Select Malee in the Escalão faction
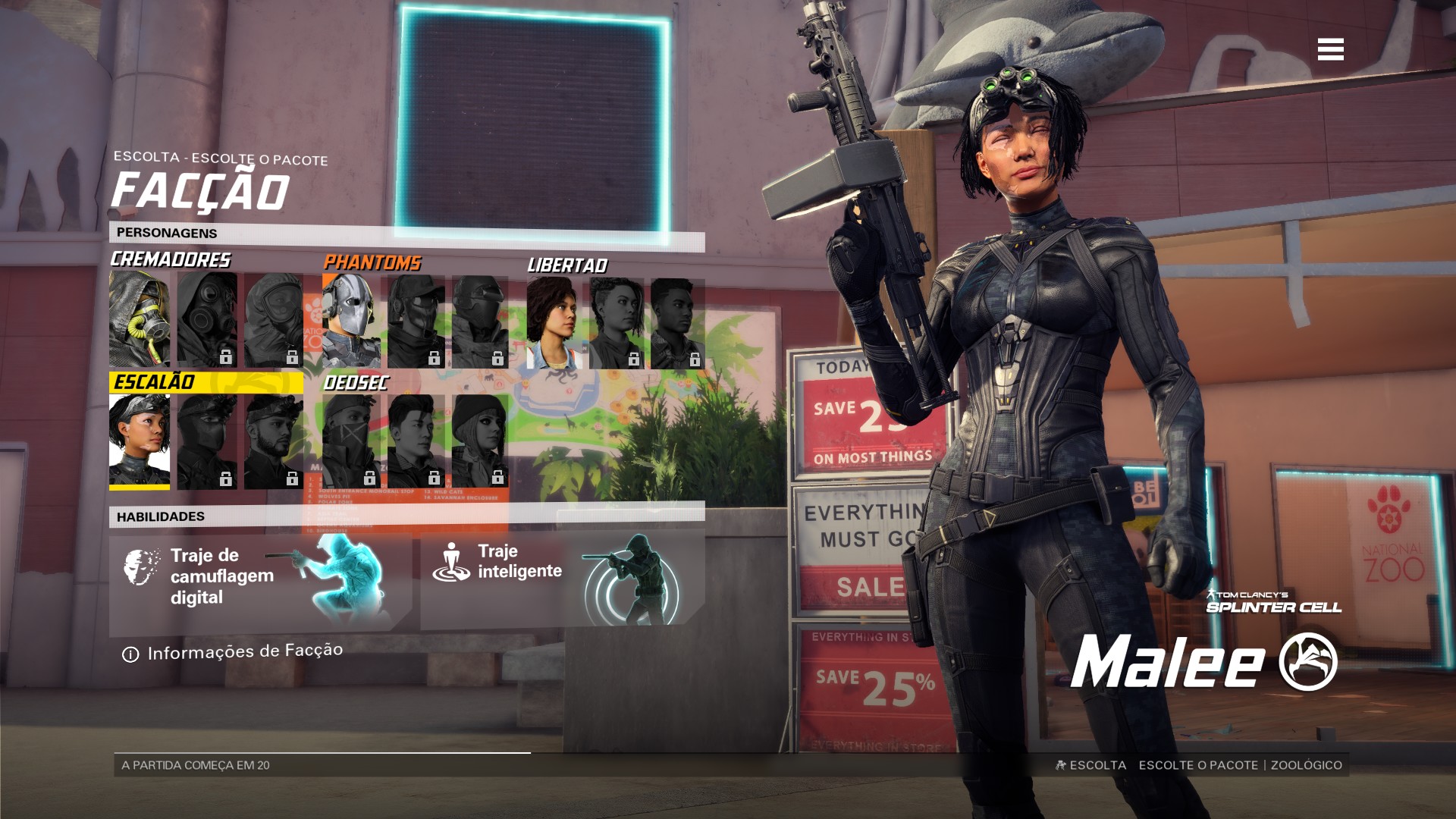This screenshot has height=819, width=1456. coord(140,441)
